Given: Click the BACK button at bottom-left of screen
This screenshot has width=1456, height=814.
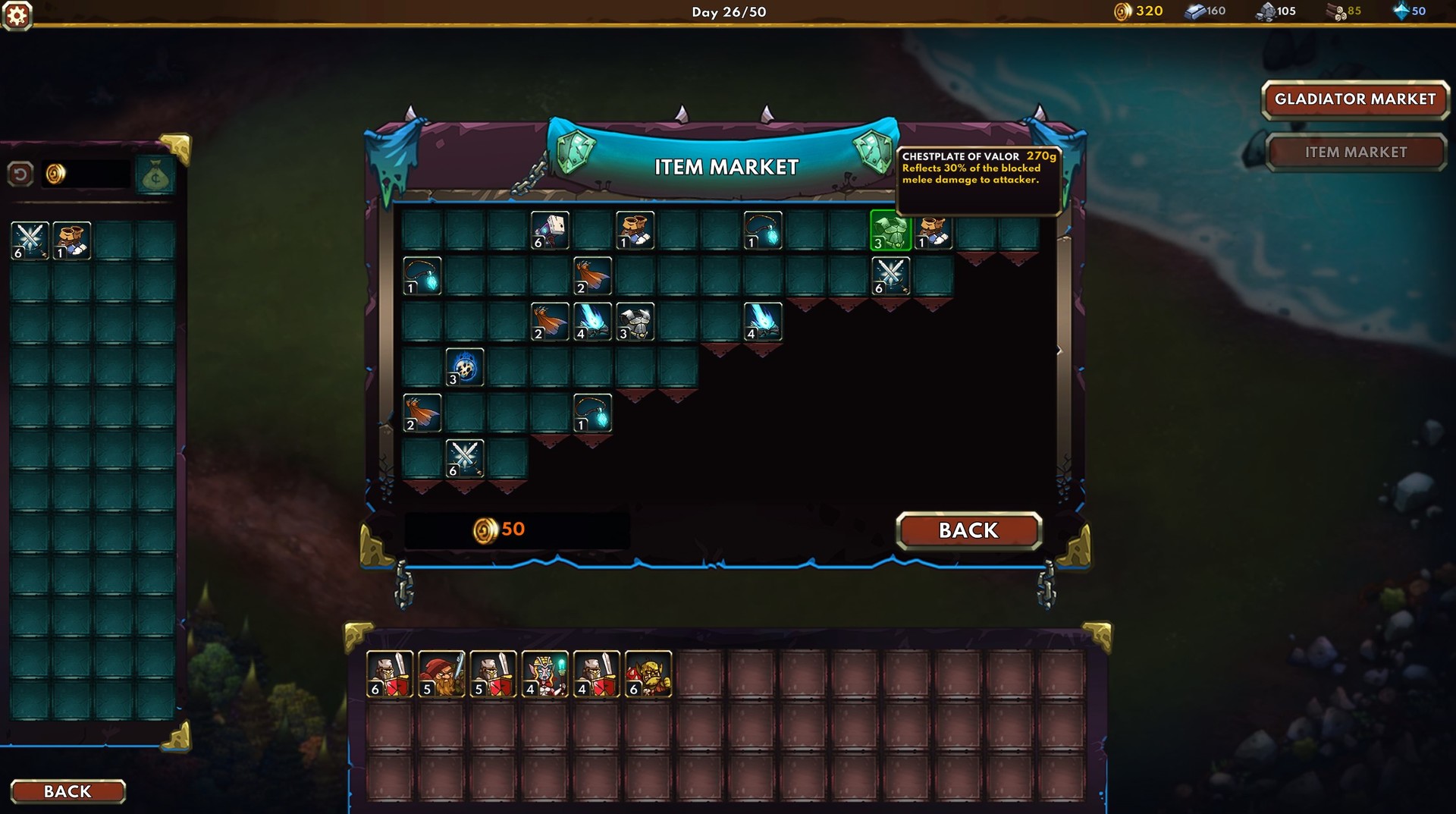Looking at the screenshot, I should [67, 791].
